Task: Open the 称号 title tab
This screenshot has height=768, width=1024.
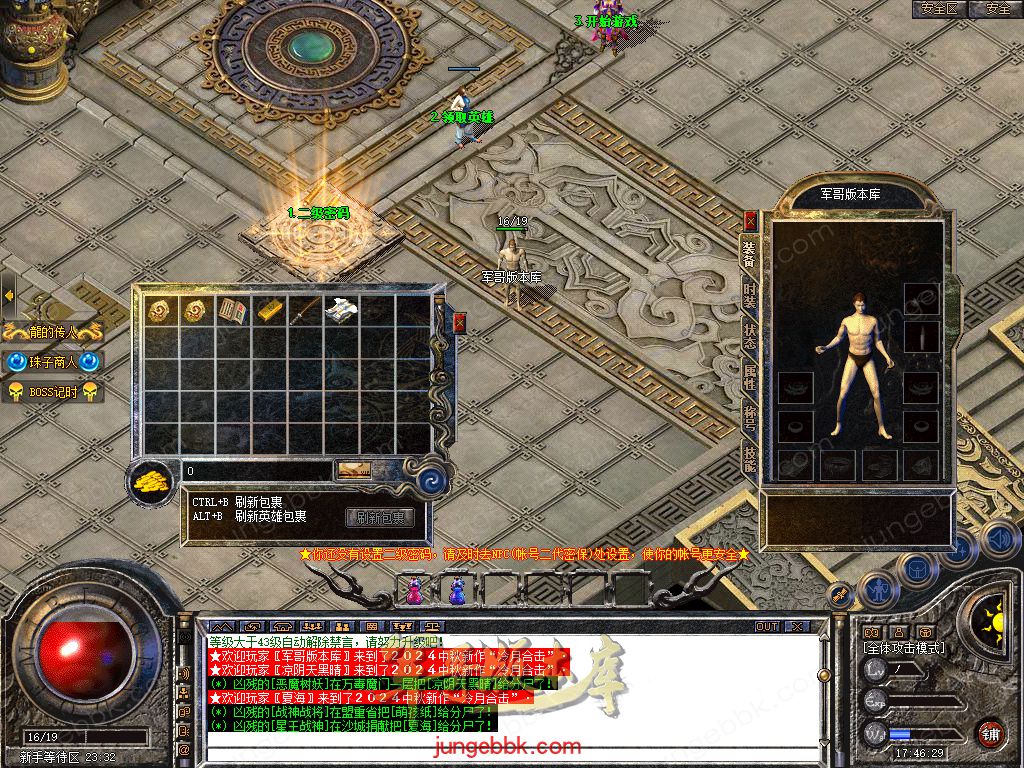Action: click(750, 418)
